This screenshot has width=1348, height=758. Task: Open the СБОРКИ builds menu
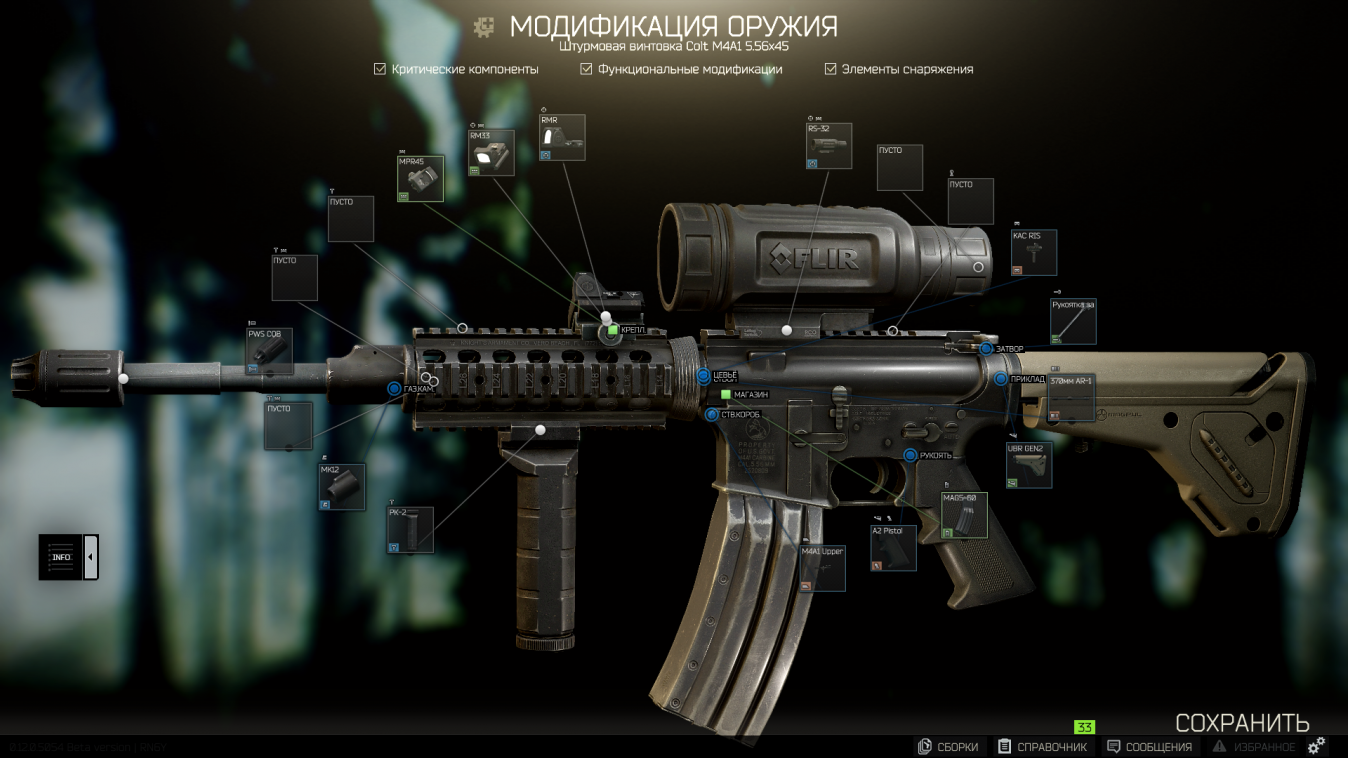(x=948, y=747)
